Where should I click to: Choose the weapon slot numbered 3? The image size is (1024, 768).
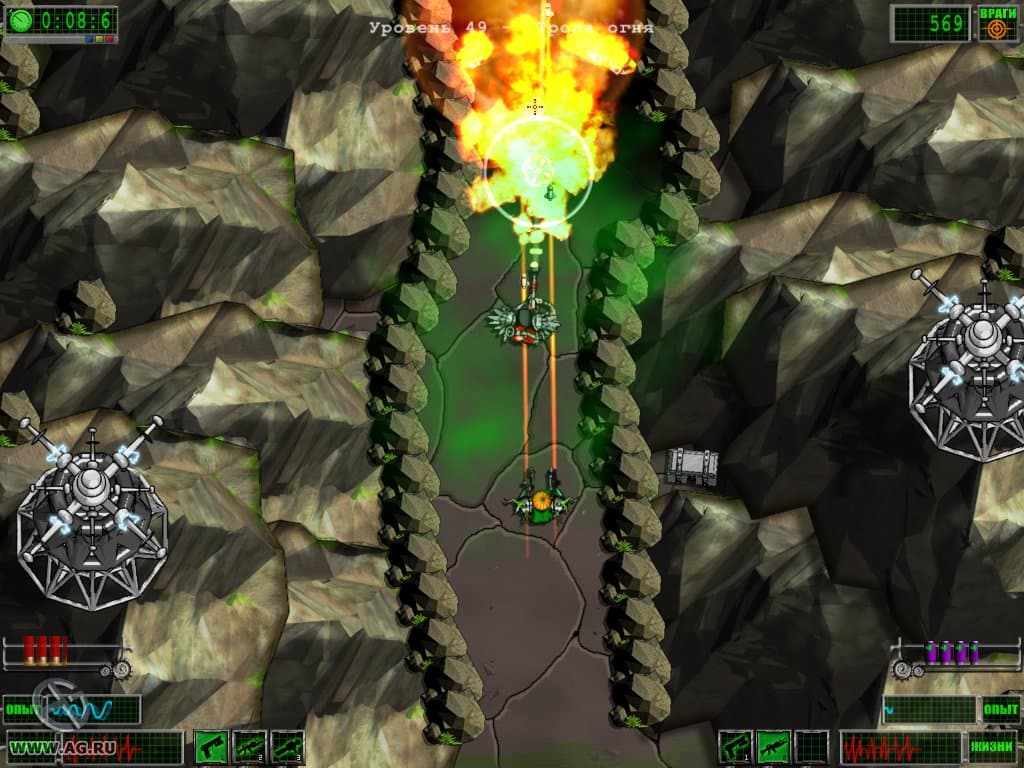(287, 746)
